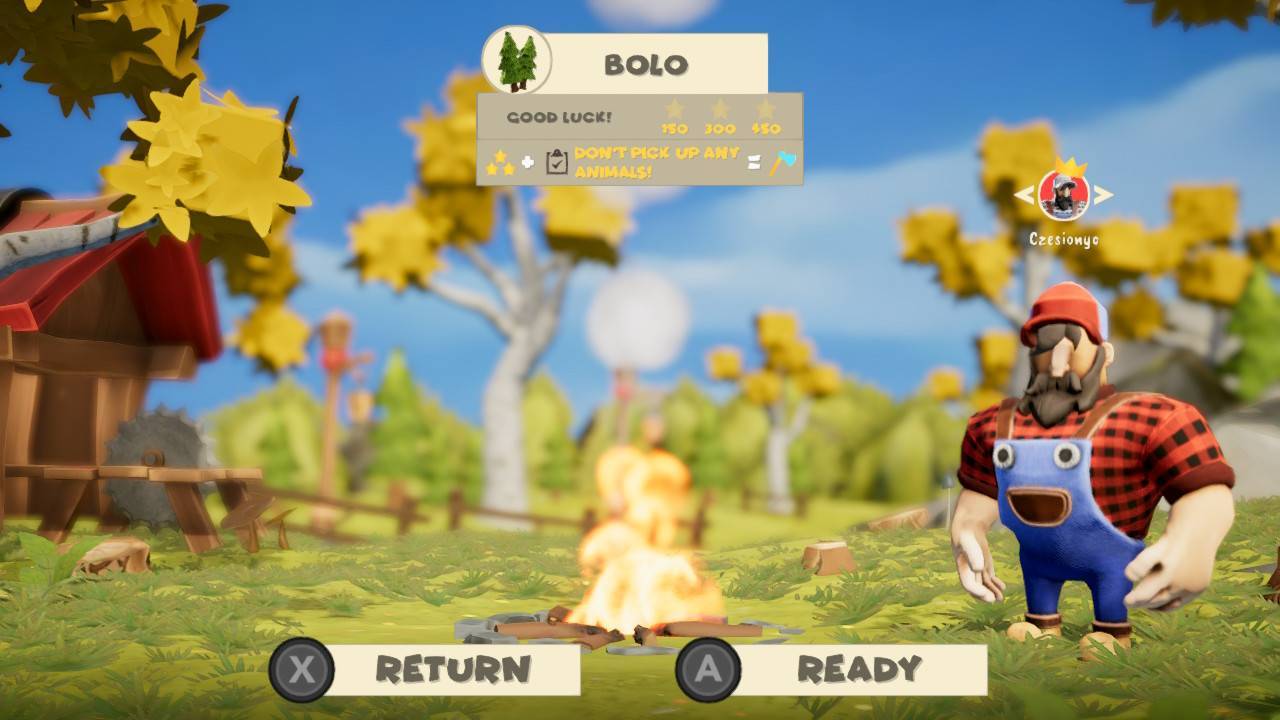1280x720 pixels.
Task: Click the pine trees level icon
Action: (x=517, y=60)
